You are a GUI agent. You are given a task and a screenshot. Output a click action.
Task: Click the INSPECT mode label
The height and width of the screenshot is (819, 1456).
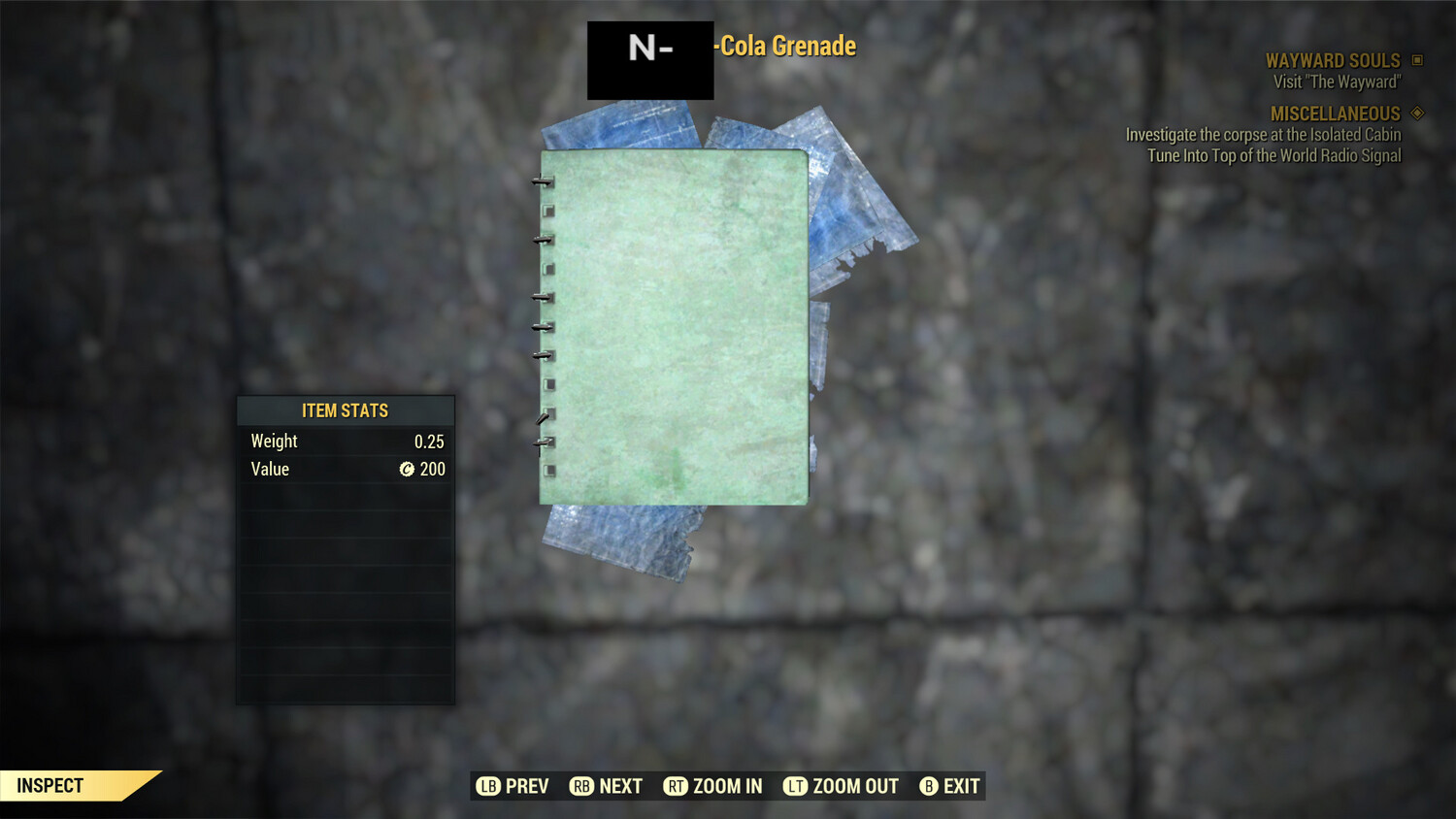[49, 785]
